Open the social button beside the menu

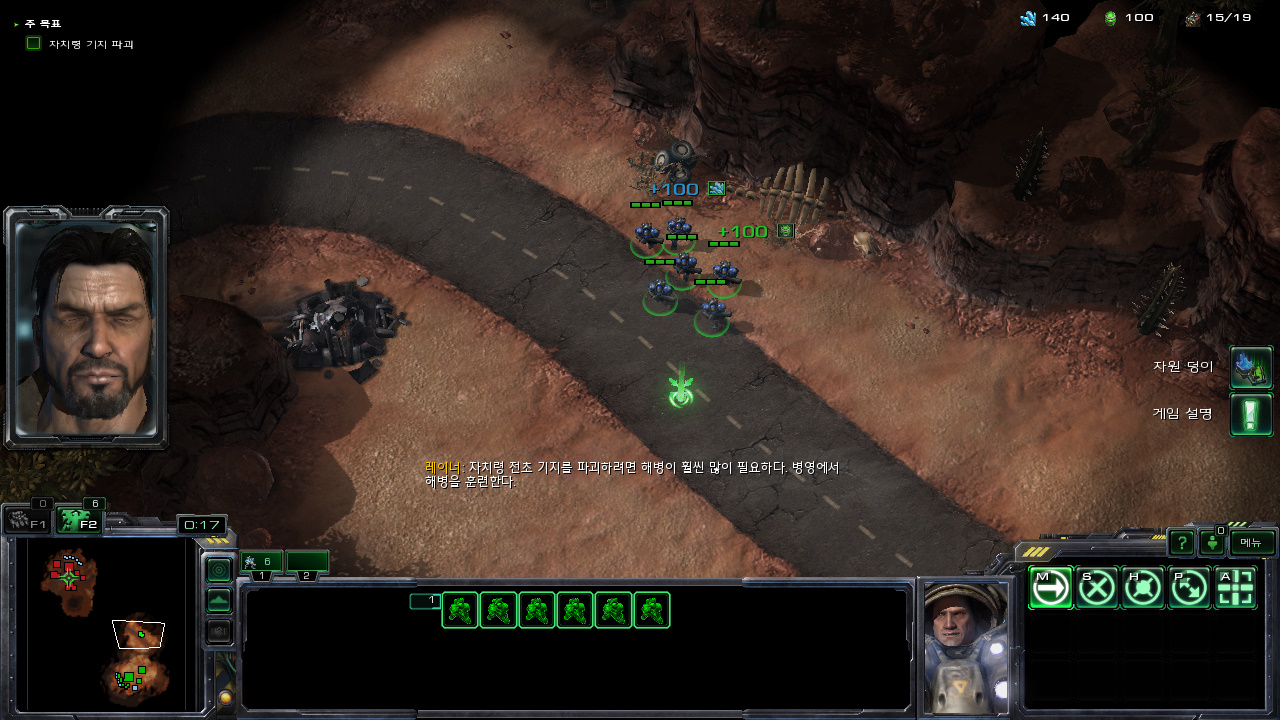tap(1212, 543)
